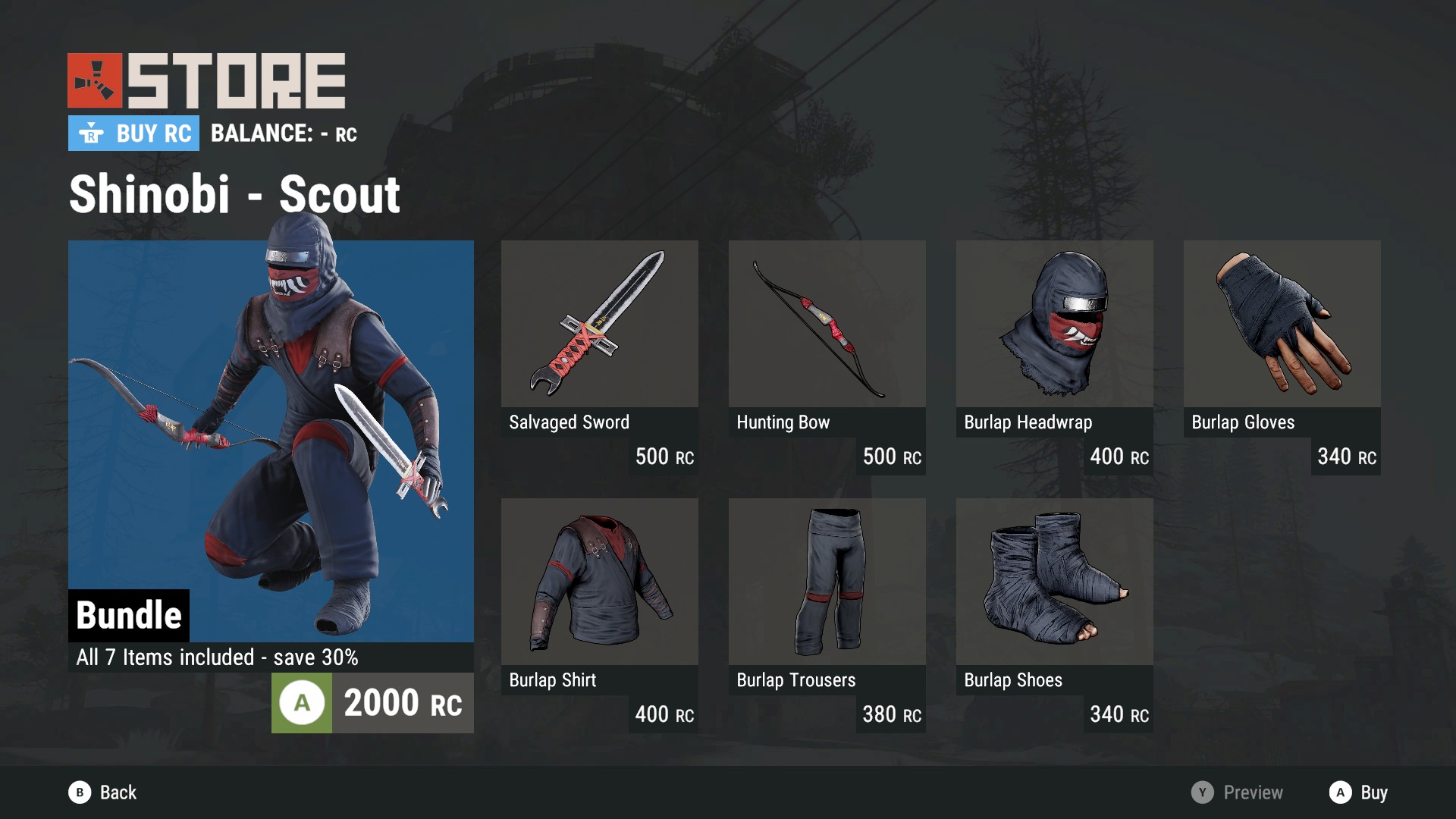Select the Salvaged Sword item icon
This screenshot has height=819, width=1456.
coord(599,325)
